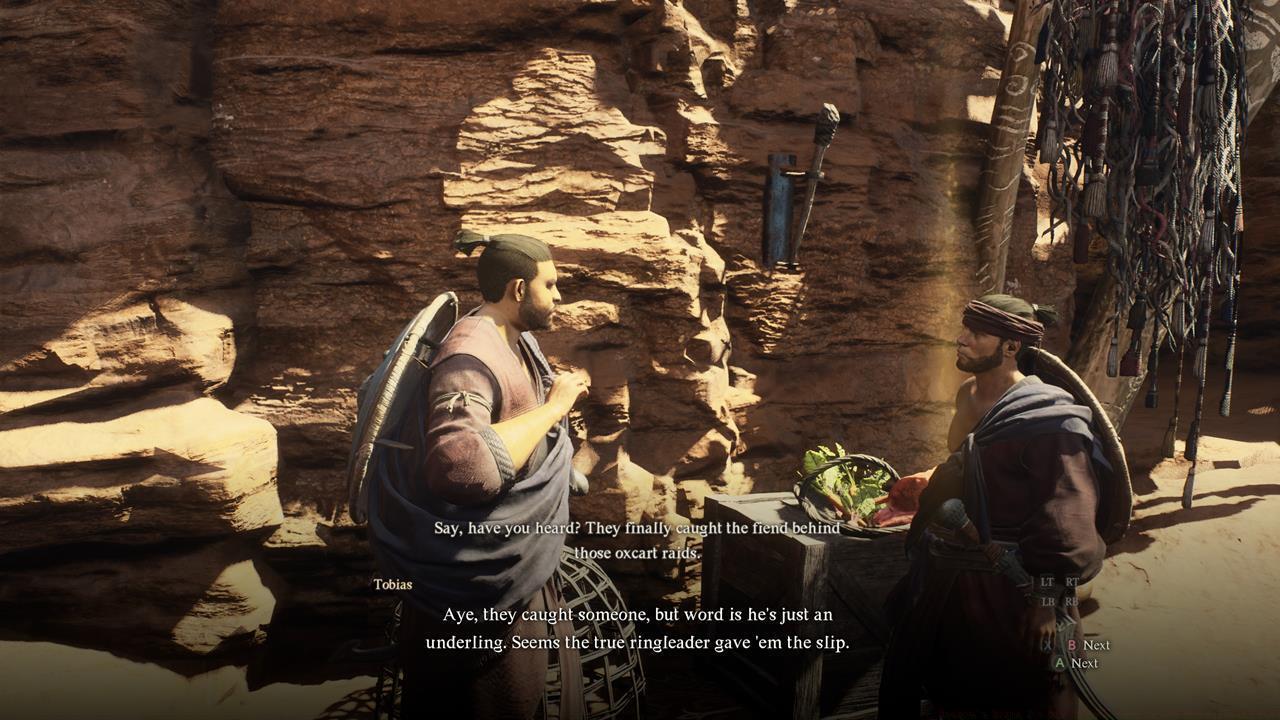Select the LB bumper prompt icon
Viewport: 1280px width, 720px height.
tap(1046, 601)
